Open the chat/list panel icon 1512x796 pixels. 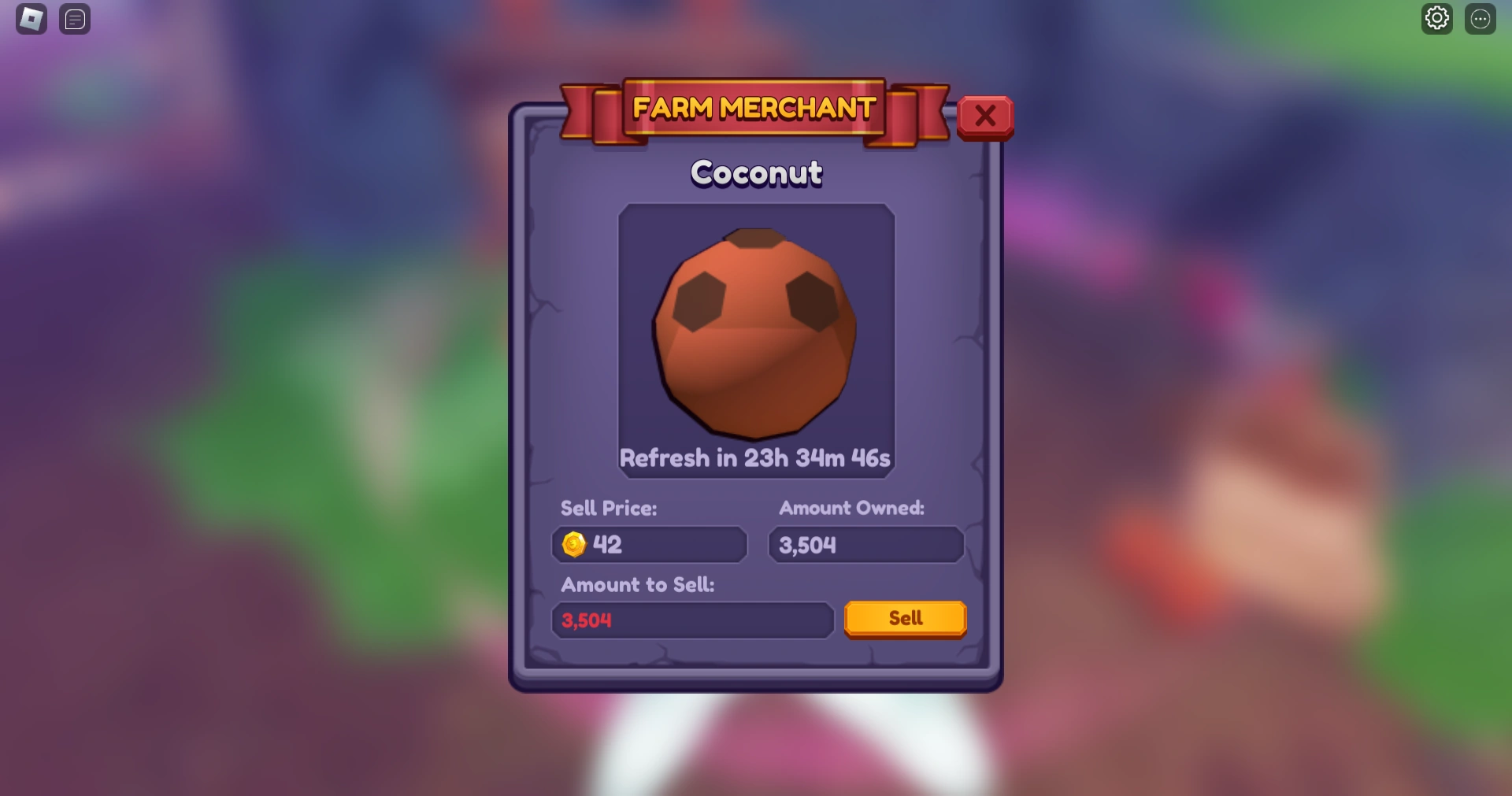75,19
